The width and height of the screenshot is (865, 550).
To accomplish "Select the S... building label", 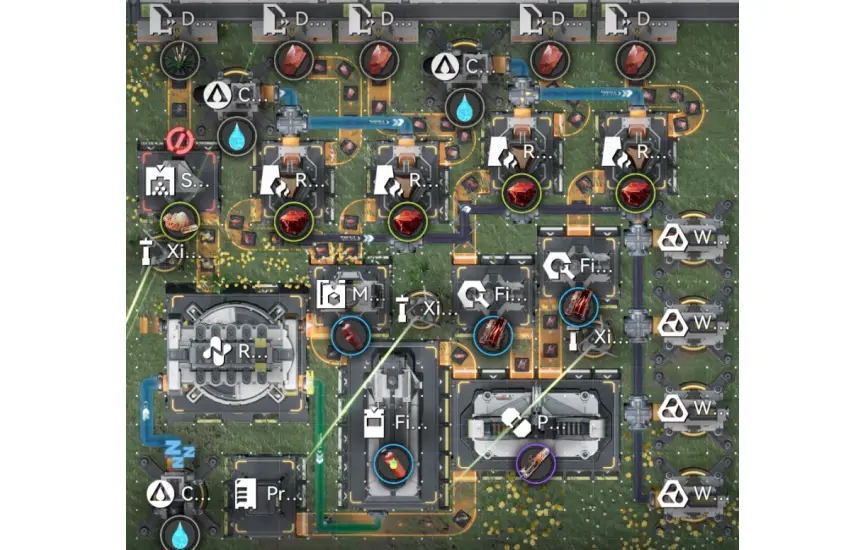I will click(176, 183).
